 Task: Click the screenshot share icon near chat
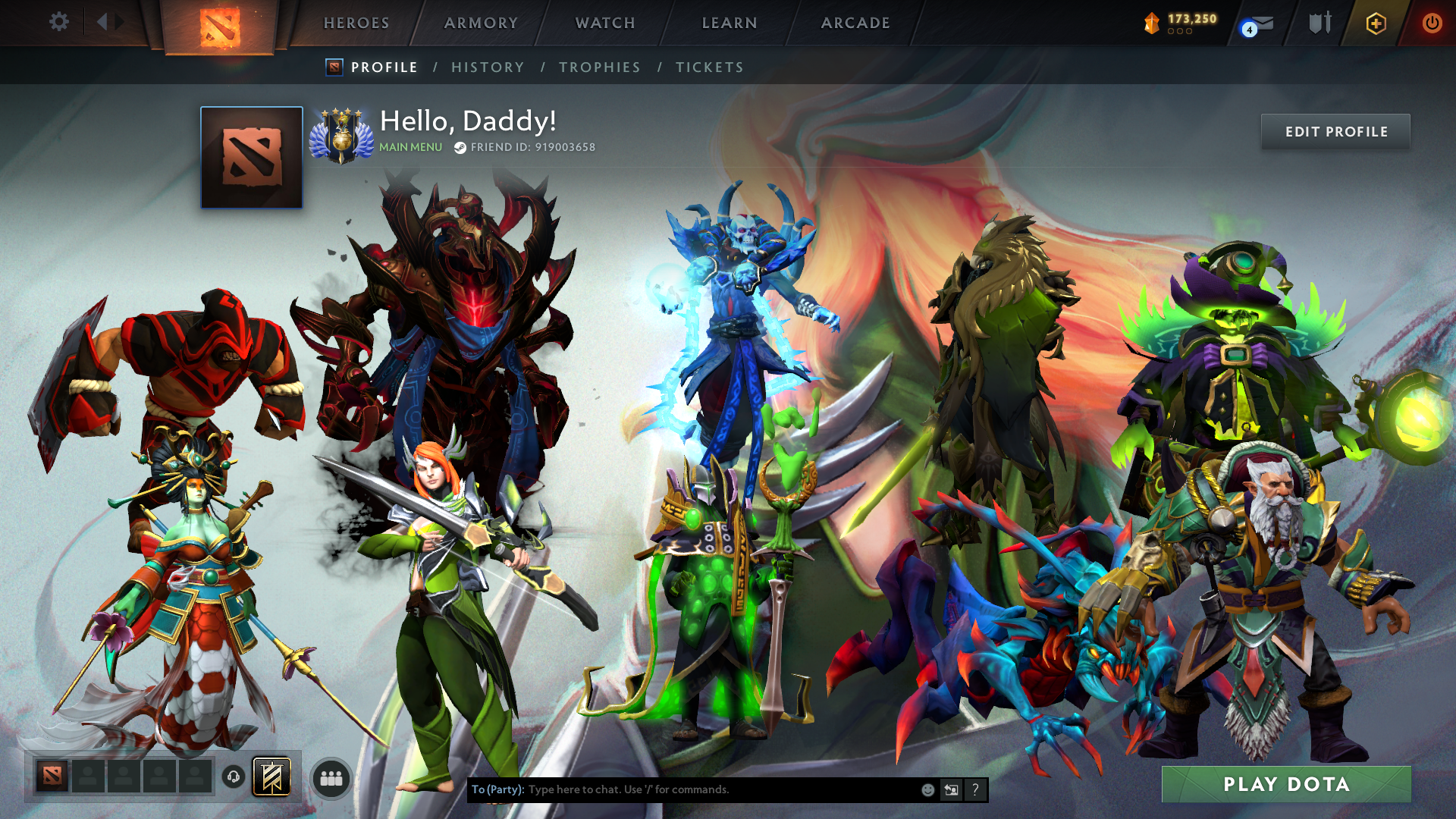pos(951,789)
